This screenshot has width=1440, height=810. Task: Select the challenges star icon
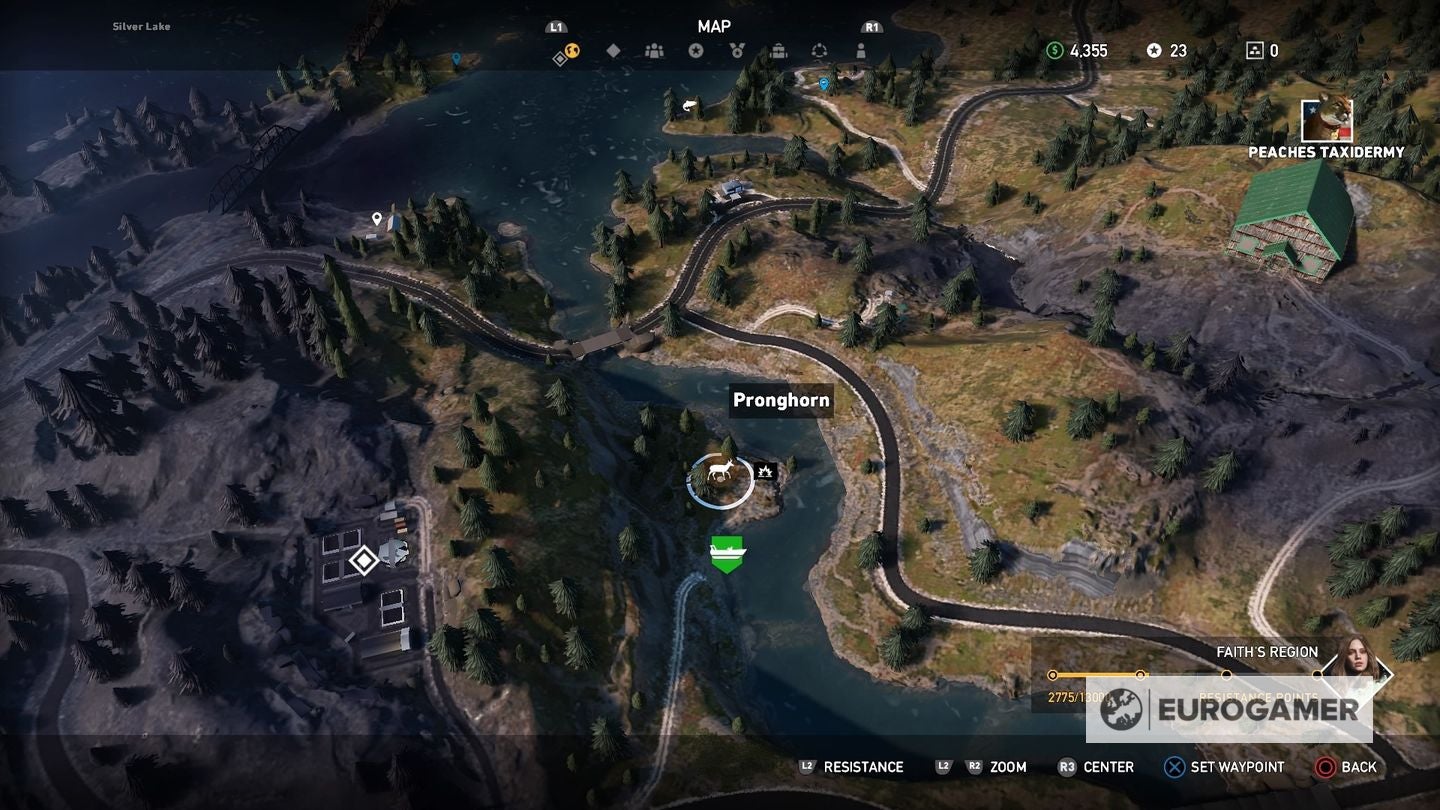click(x=696, y=50)
